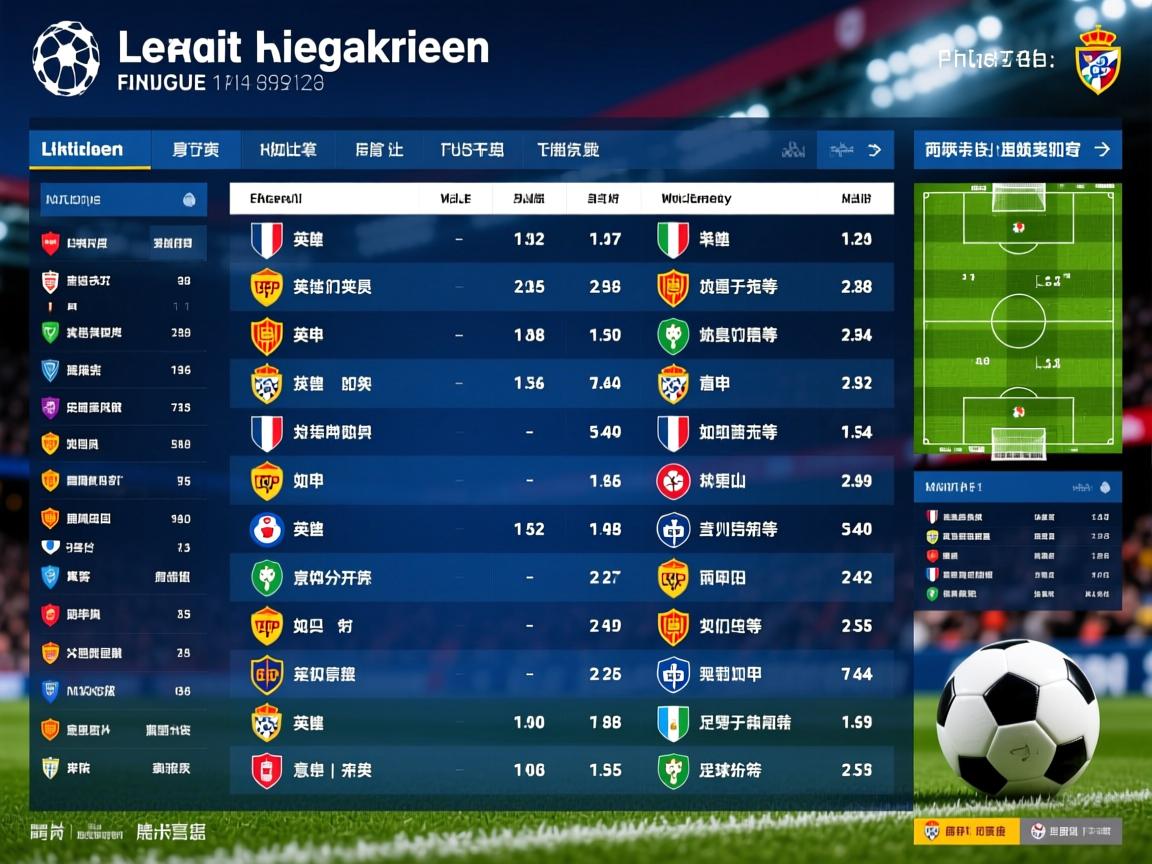Click the arrow at the tab bar's right end

click(874, 150)
